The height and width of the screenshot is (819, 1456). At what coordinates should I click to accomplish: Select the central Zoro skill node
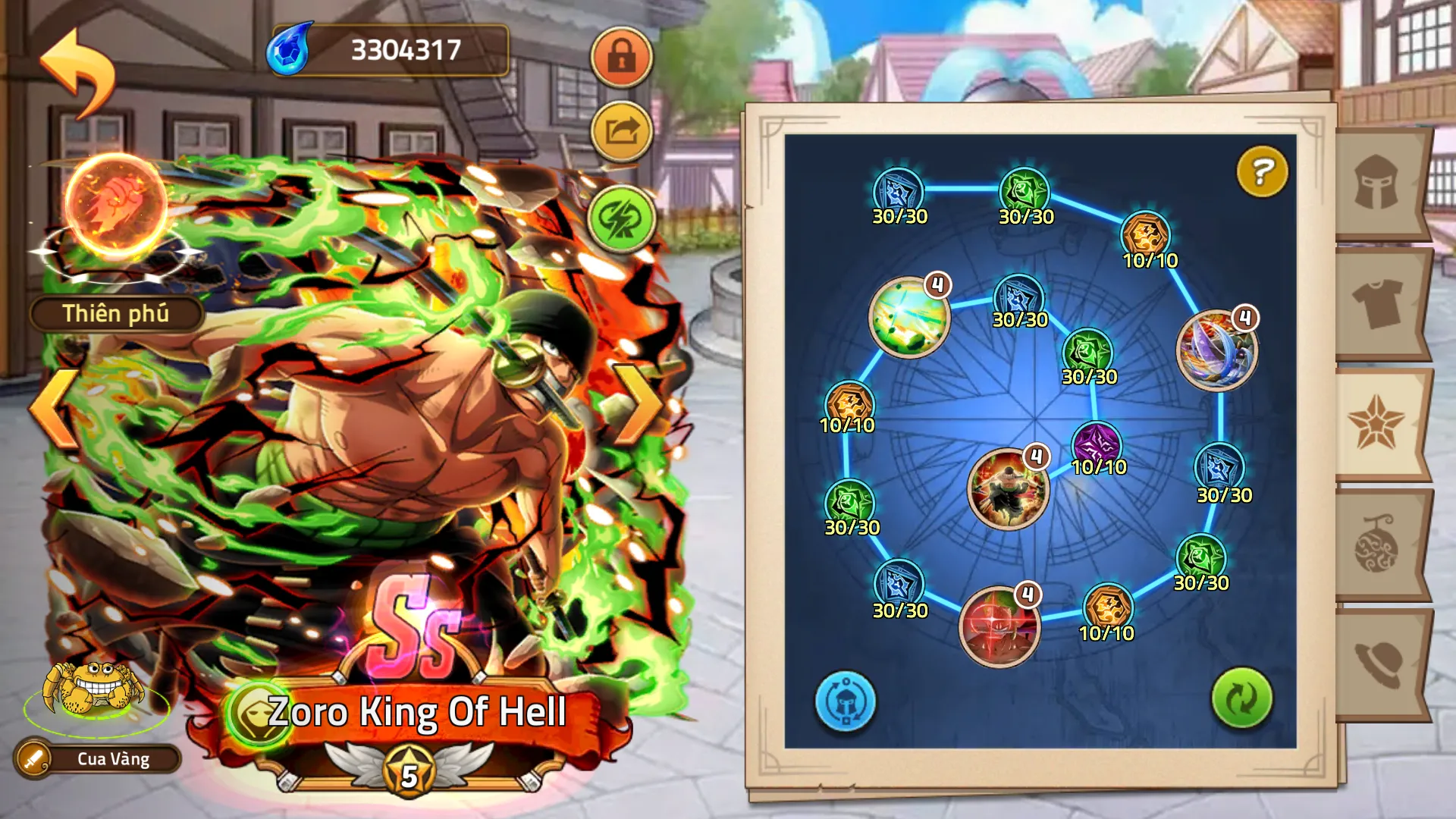point(1008,489)
